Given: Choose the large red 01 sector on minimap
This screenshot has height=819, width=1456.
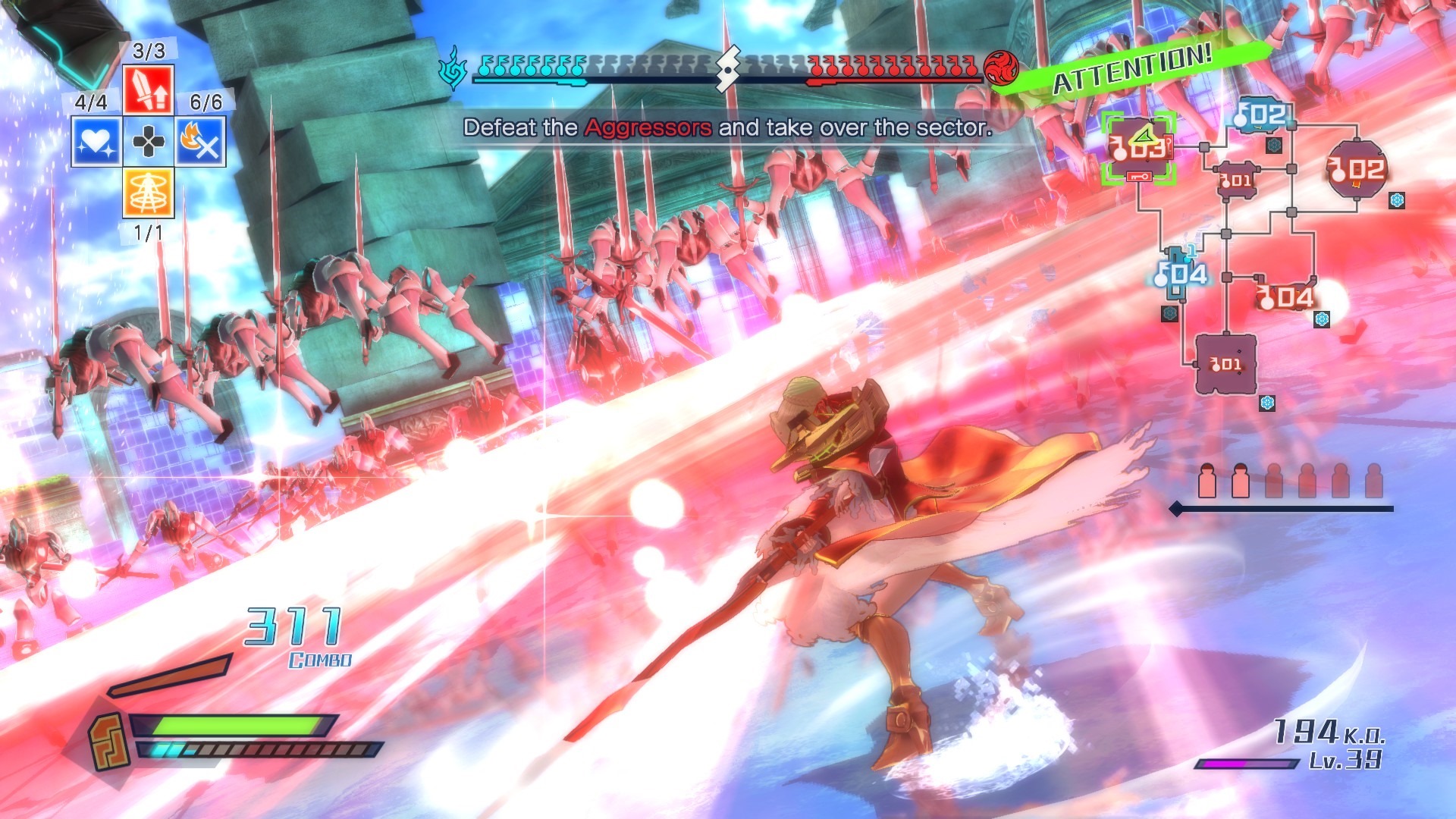Looking at the screenshot, I should [x=1225, y=365].
